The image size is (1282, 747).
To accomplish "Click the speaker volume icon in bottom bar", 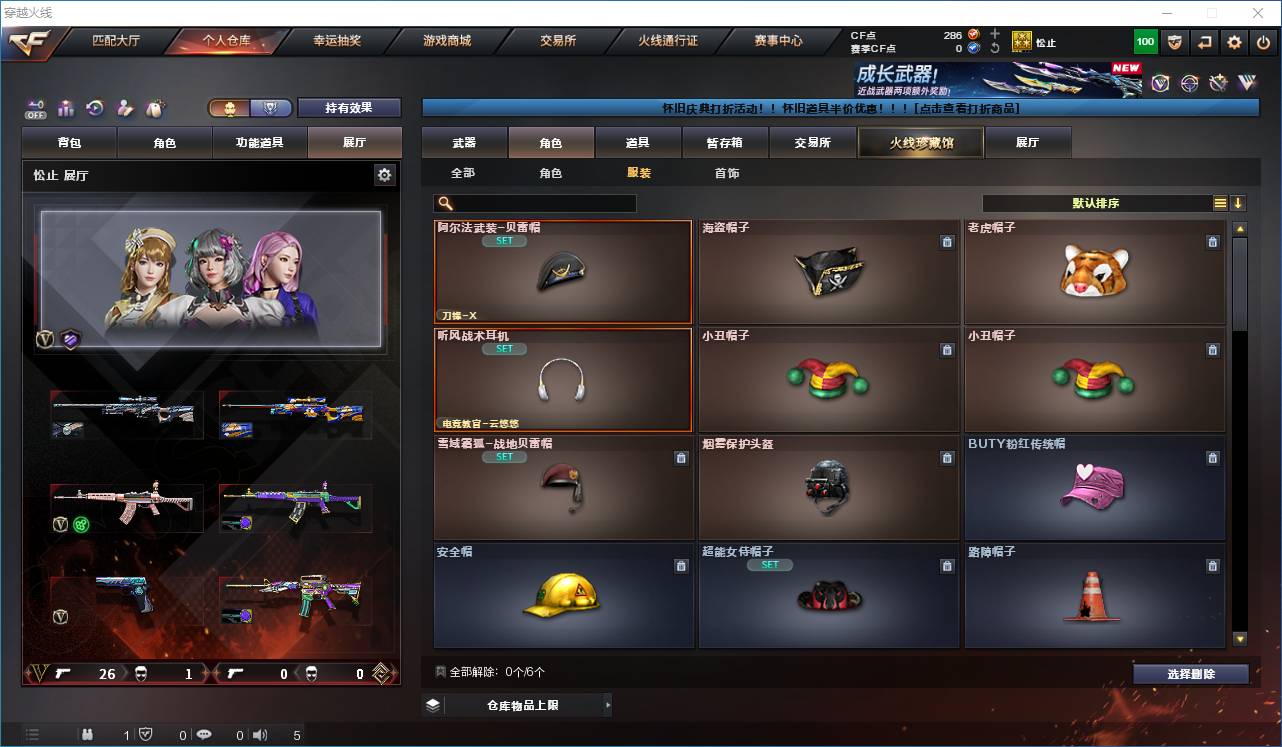I will pyautogui.click(x=260, y=735).
